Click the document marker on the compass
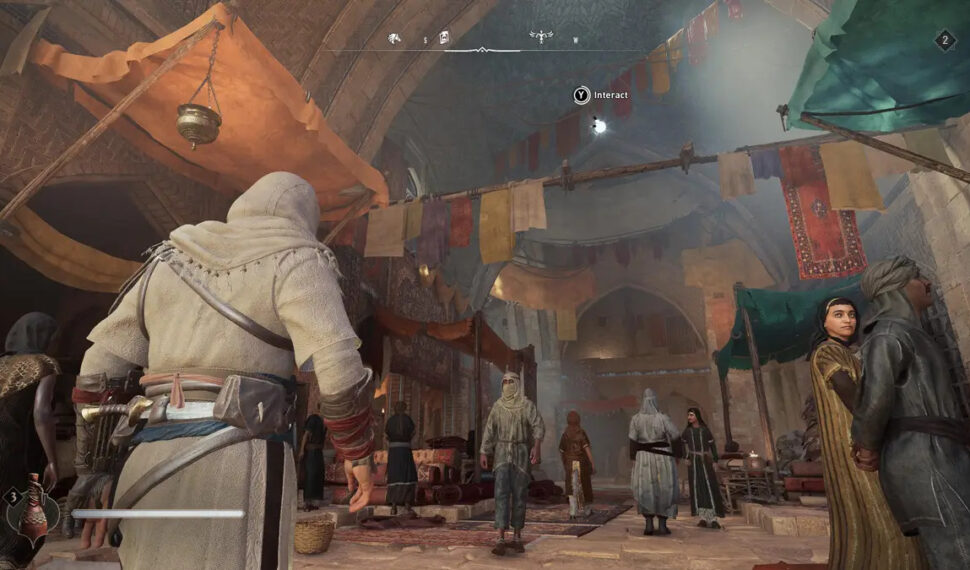This screenshot has height=570, width=970. (x=444, y=38)
